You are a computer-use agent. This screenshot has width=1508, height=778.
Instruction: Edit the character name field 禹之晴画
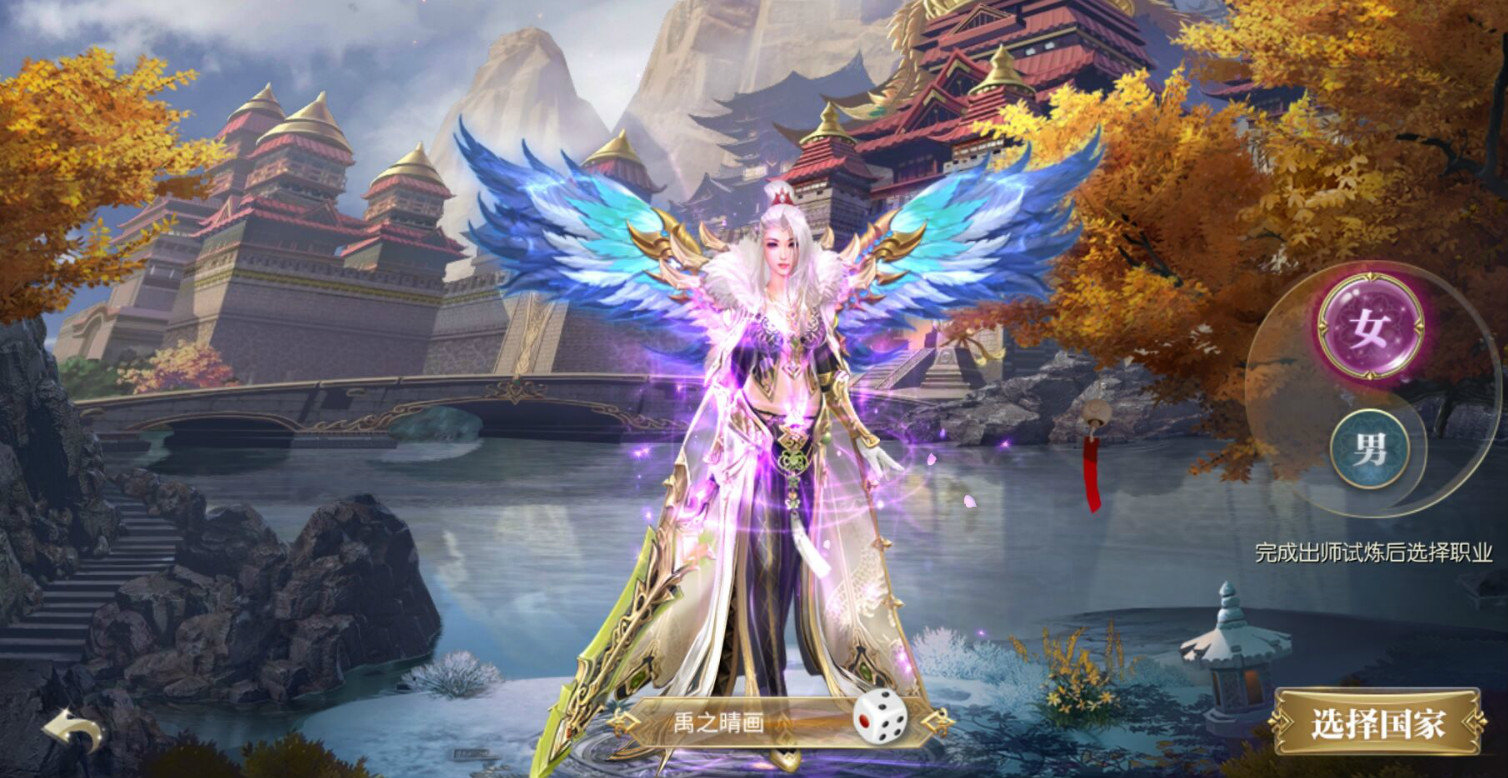coord(735,721)
